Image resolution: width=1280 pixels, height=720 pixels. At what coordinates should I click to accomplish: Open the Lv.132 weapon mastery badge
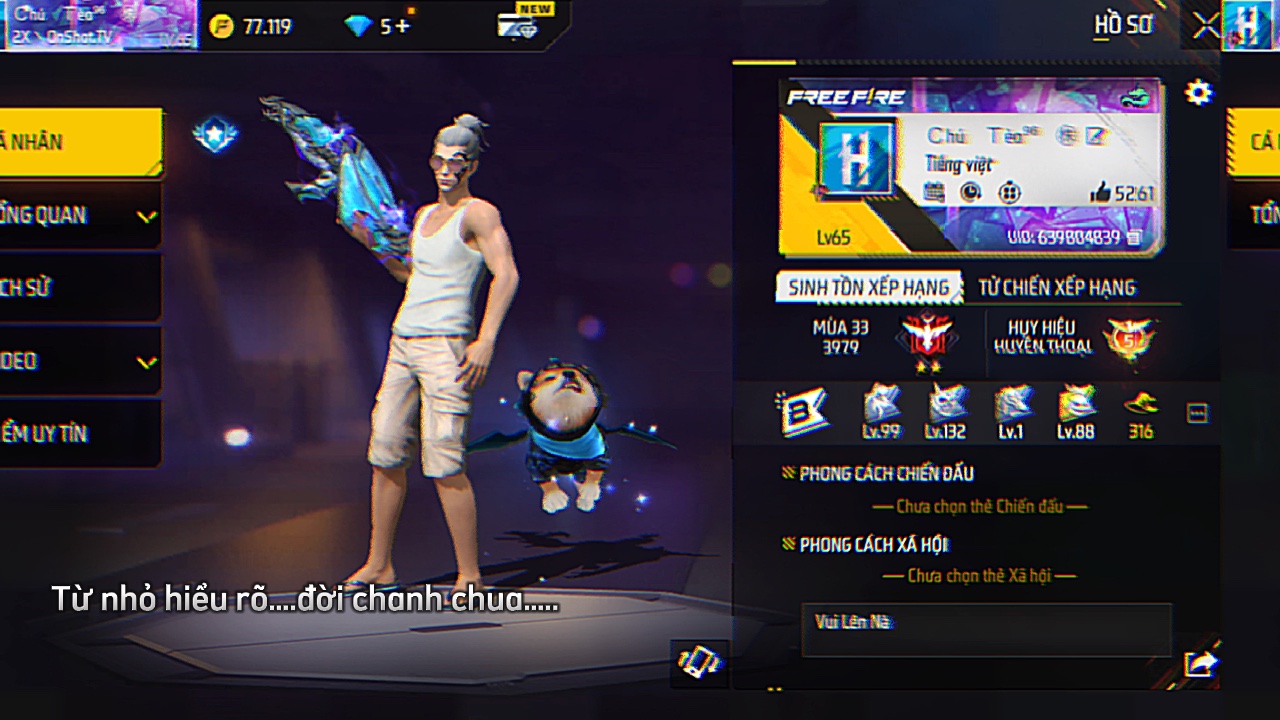pyautogui.click(x=945, y=411)
